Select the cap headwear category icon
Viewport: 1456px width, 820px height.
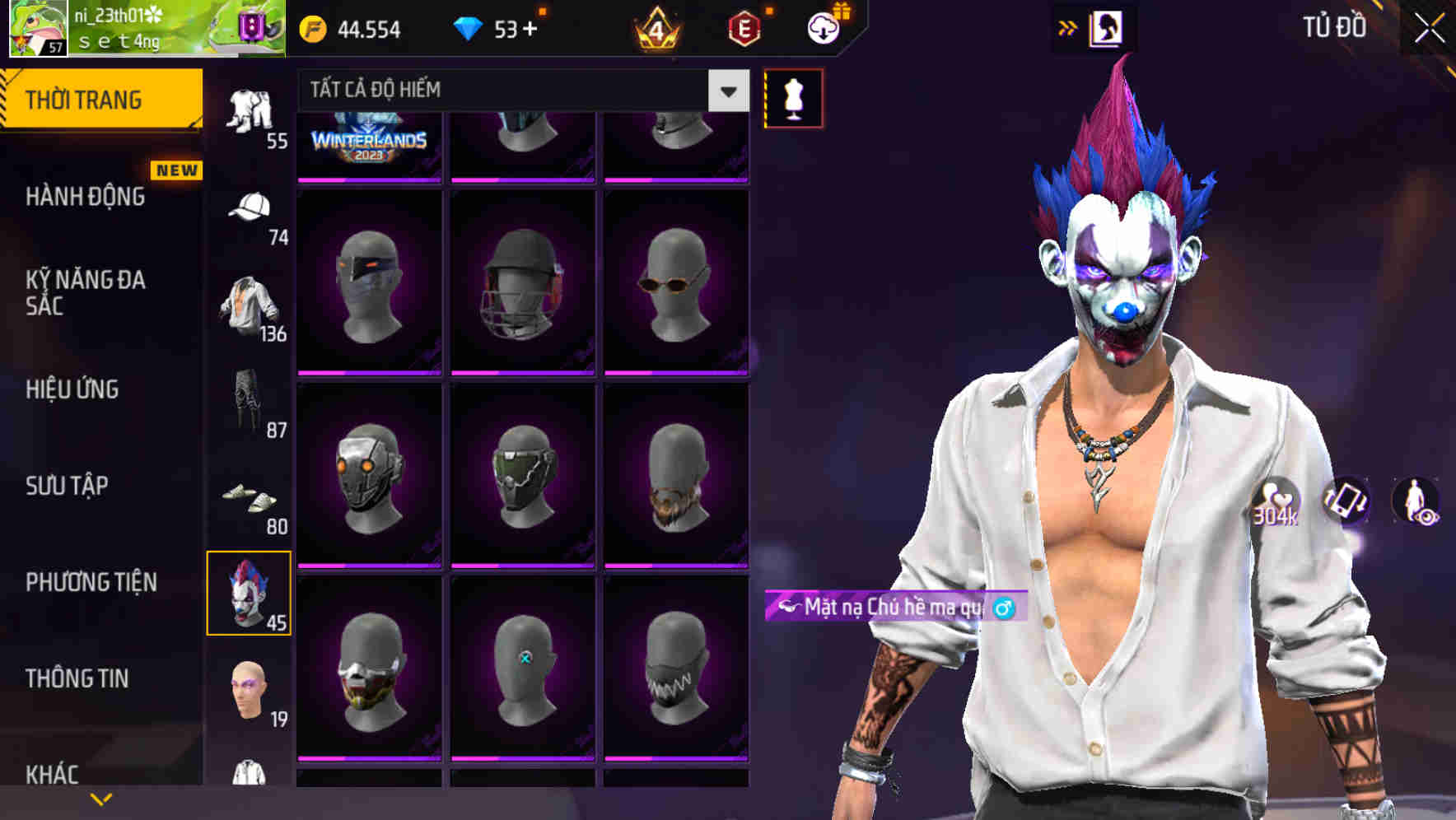pos(250,212)
